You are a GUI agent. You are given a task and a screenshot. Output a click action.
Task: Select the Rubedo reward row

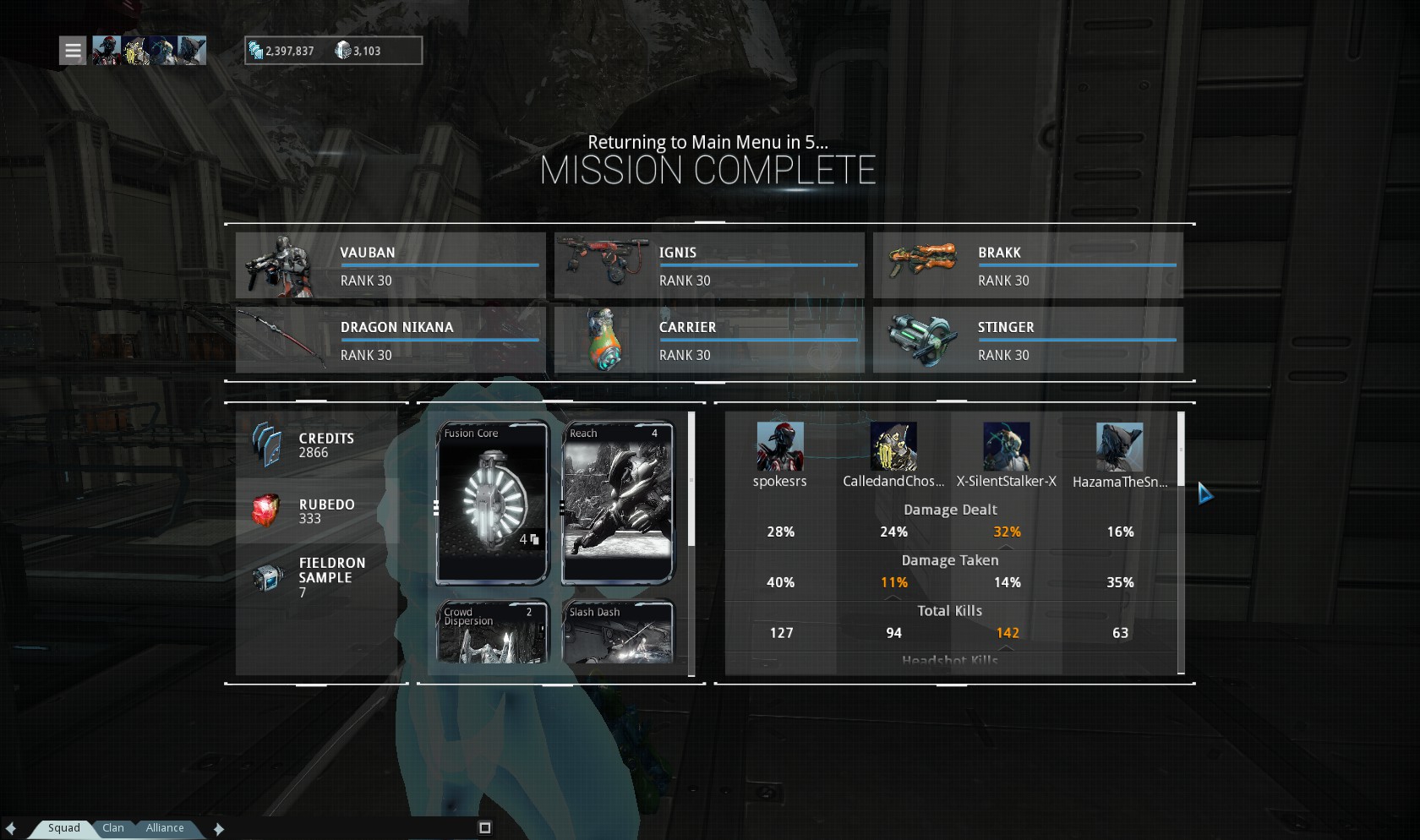[317, 510]
